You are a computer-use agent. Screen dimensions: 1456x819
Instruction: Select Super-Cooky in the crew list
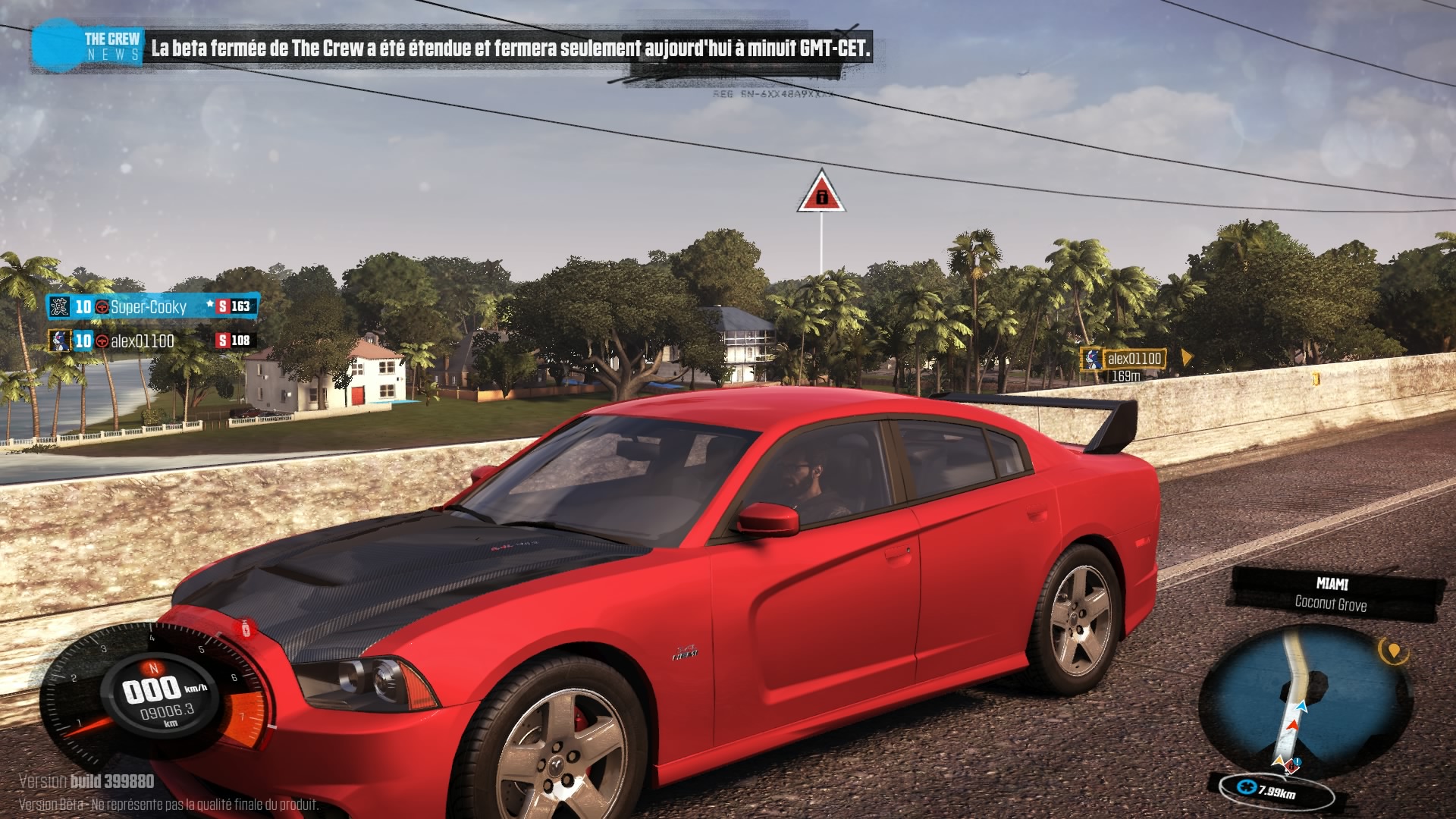148,307
